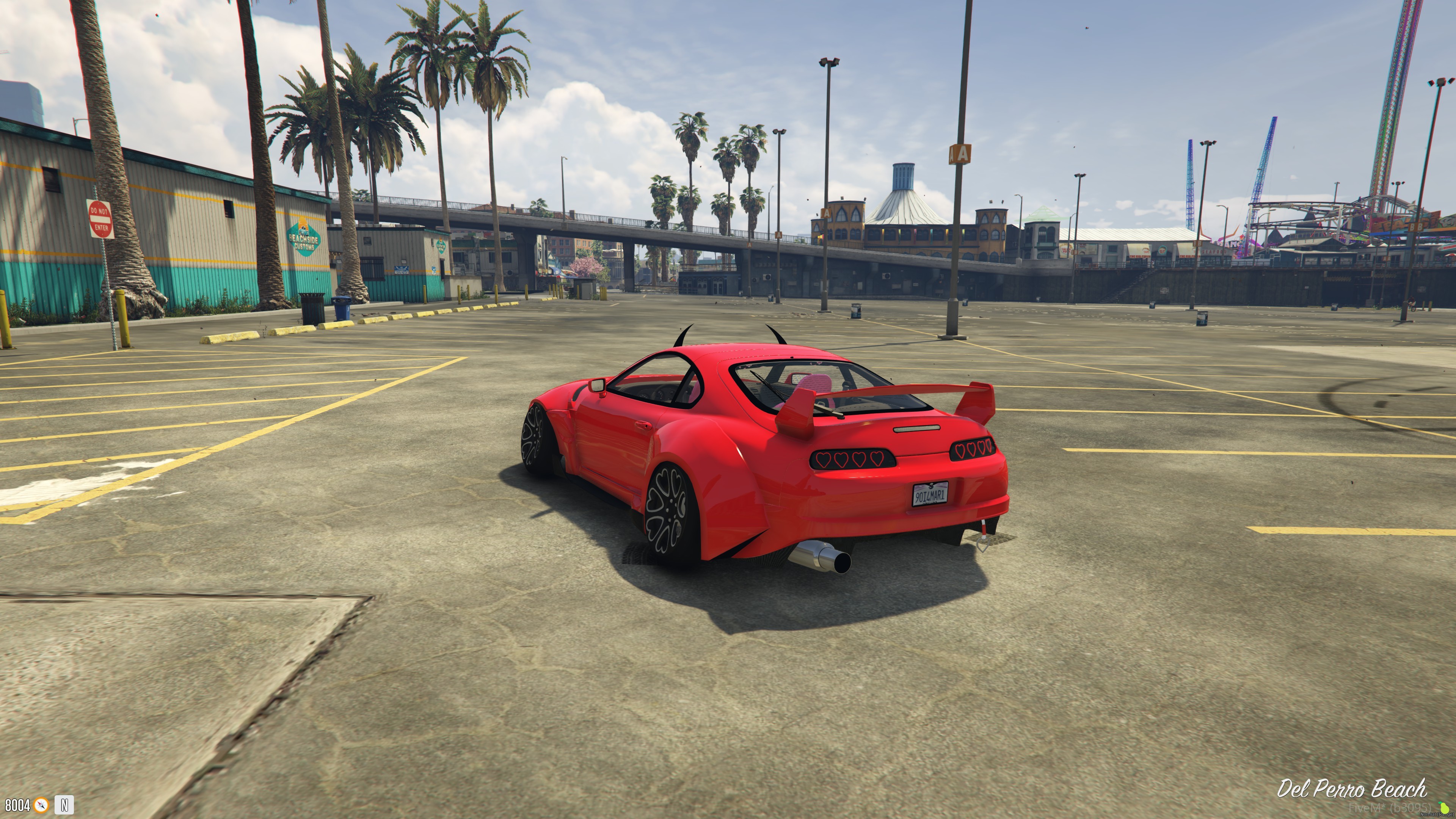This screenshot has width=1456, height=819.
Task: Click the orange compass icon
Action: tap(41, 805)
